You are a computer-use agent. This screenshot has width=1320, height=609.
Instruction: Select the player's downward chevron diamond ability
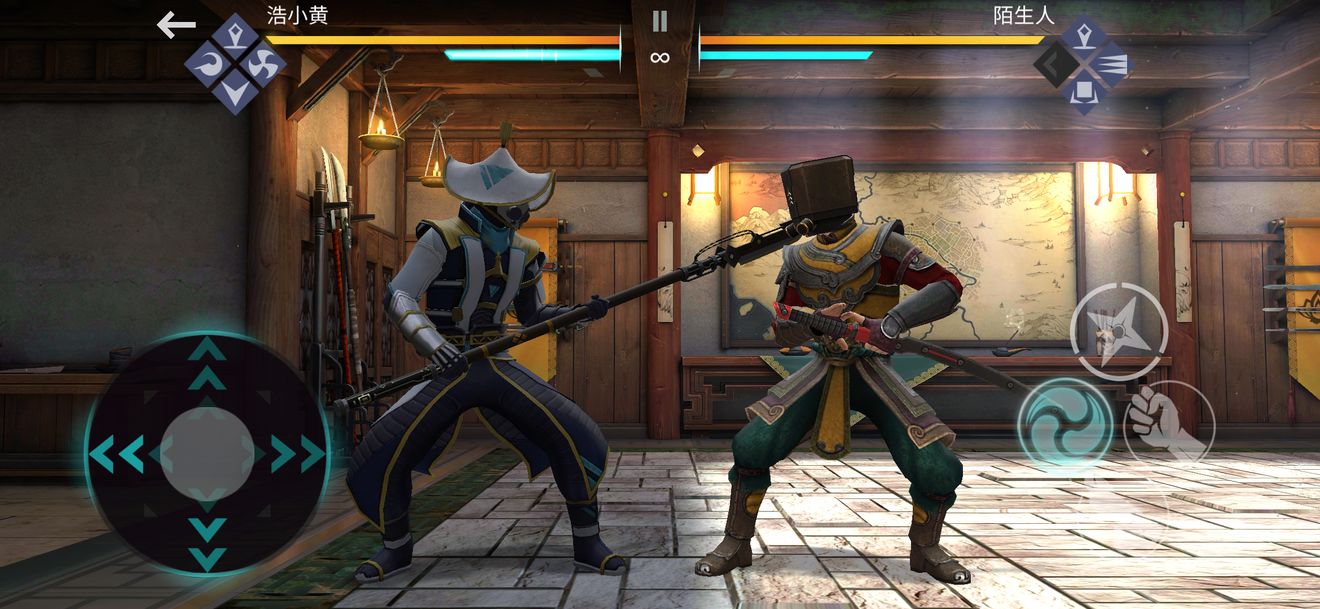pyautogui.click(x=236, y=92)
